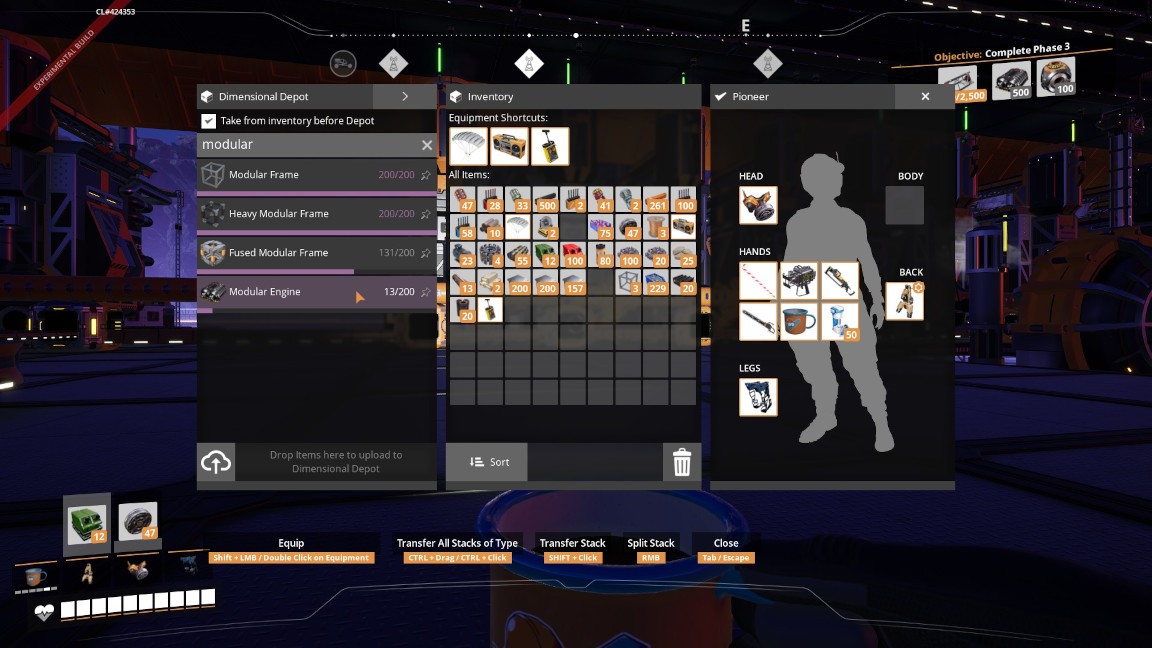The image size is (1152, 648).
Task: Pin the Fused Modular Frame entry
Action: tap(426, 253)
